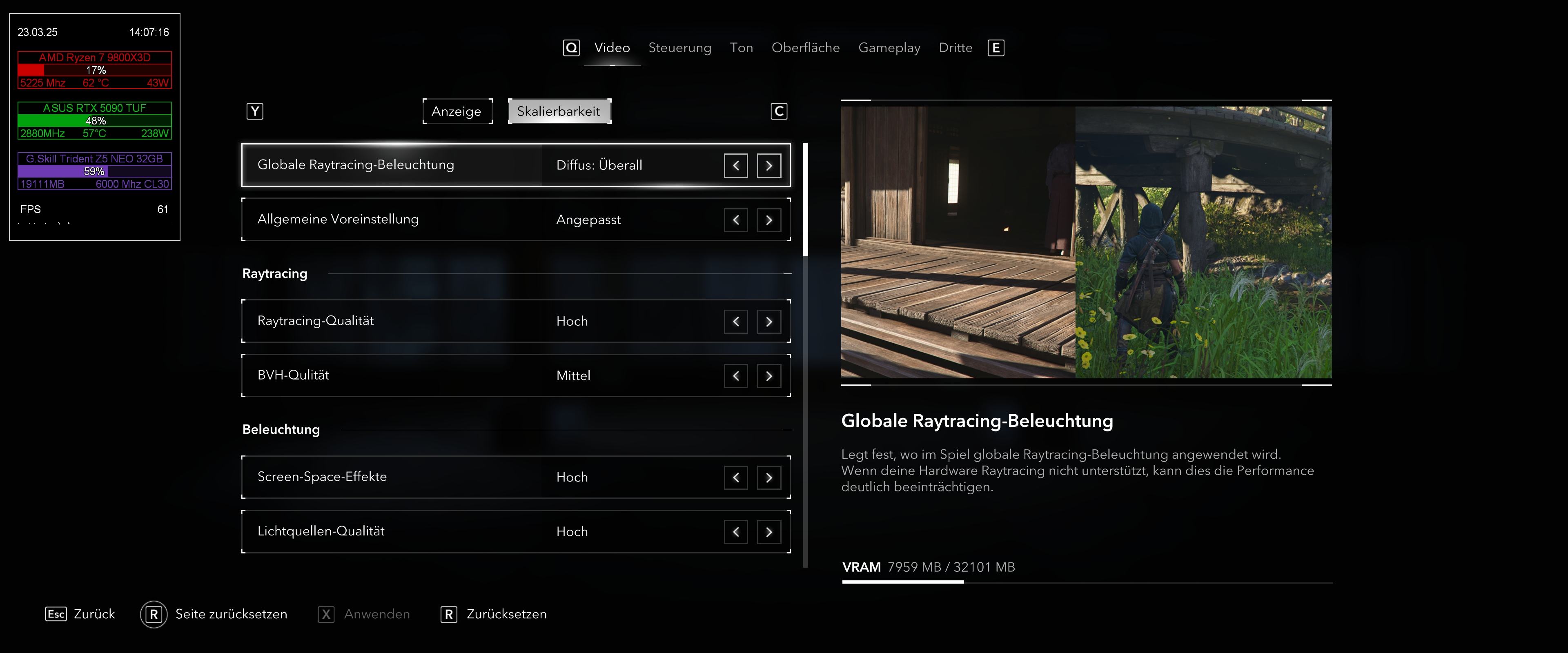
Task: Increase the BVH-Qulität setting
Action: tap(769, 376)
